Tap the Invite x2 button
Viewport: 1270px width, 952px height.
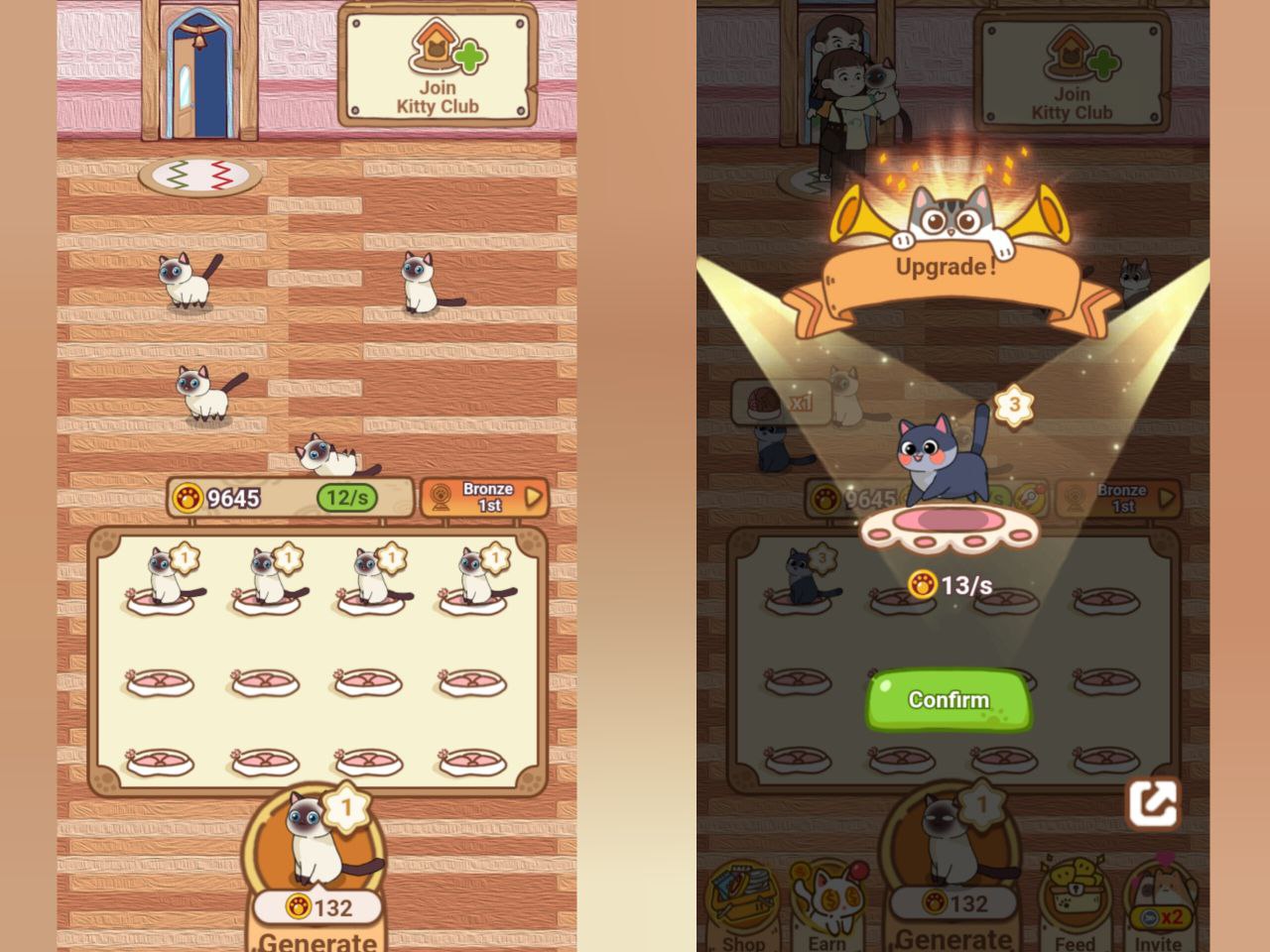click(1158, 907)
